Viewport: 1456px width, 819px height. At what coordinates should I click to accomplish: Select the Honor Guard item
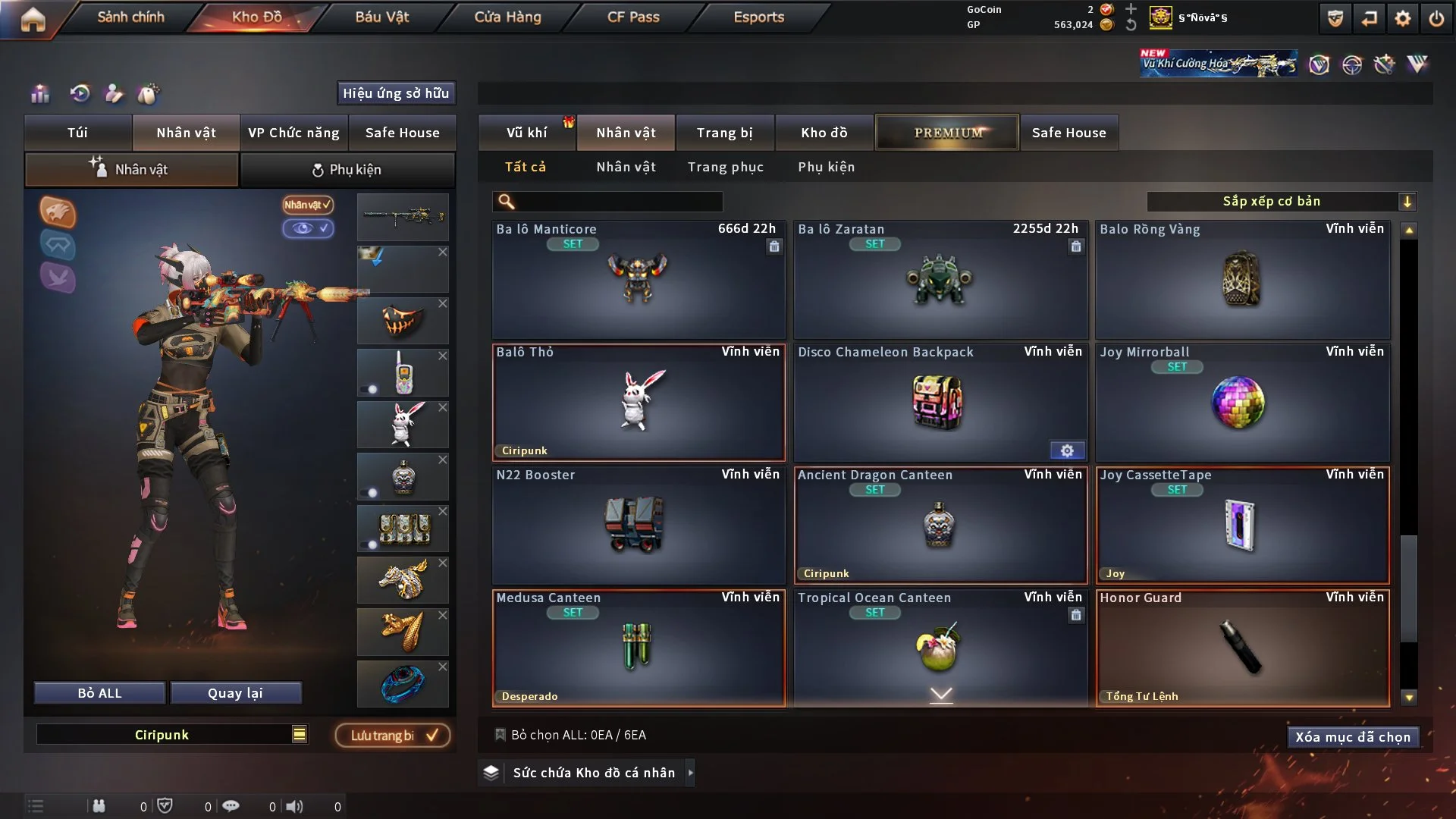pyautogui.click(x=1242, y=648)
